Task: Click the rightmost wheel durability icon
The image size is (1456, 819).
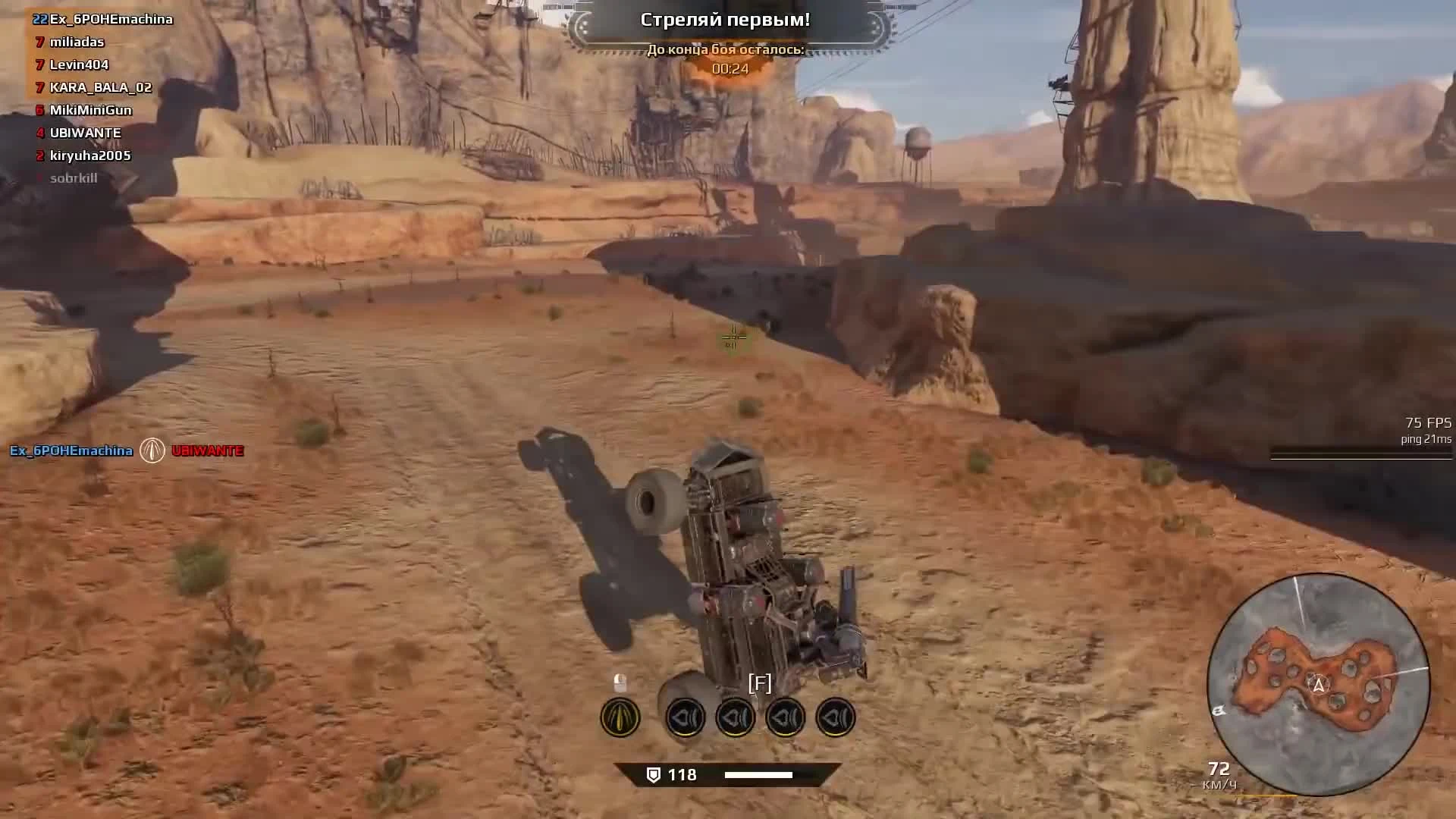Action: click(834, 717)
